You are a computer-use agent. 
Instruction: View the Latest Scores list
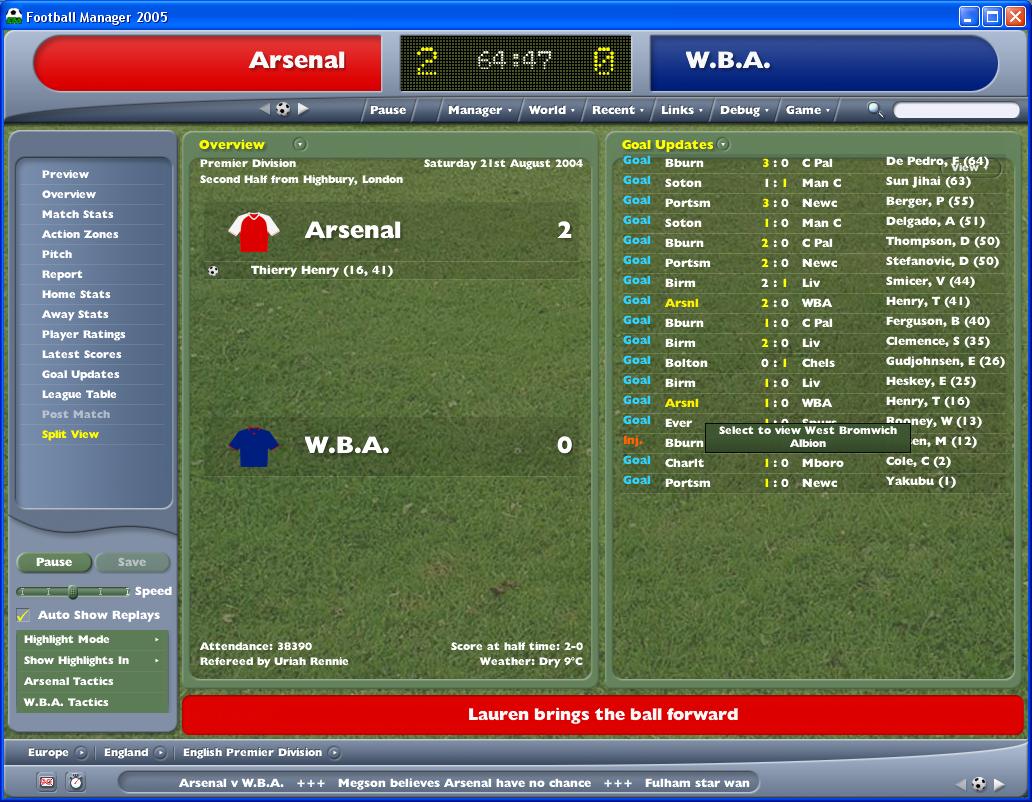click(81, 354)
